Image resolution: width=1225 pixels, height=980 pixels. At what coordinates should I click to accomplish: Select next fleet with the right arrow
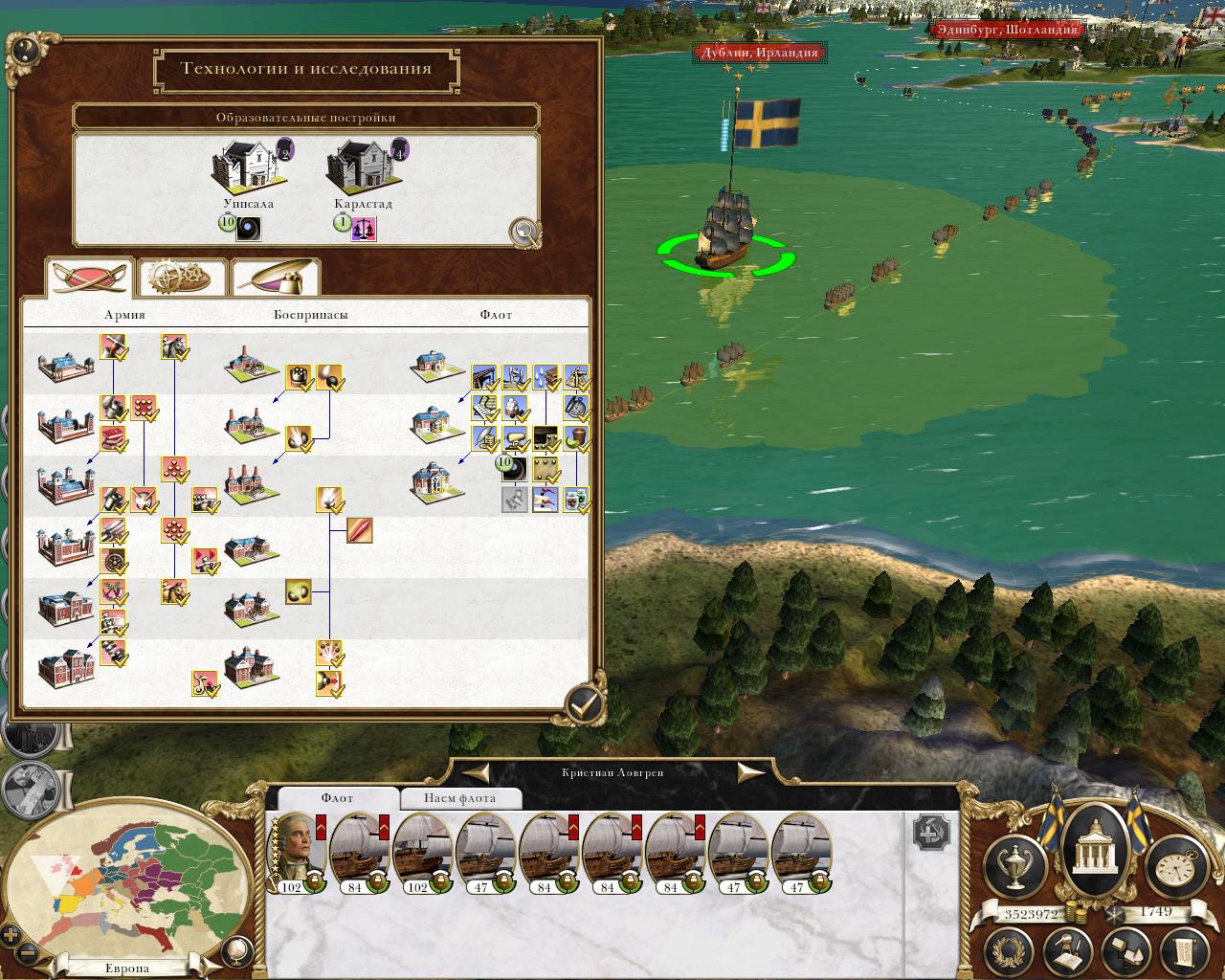click(x=750, y=772)
